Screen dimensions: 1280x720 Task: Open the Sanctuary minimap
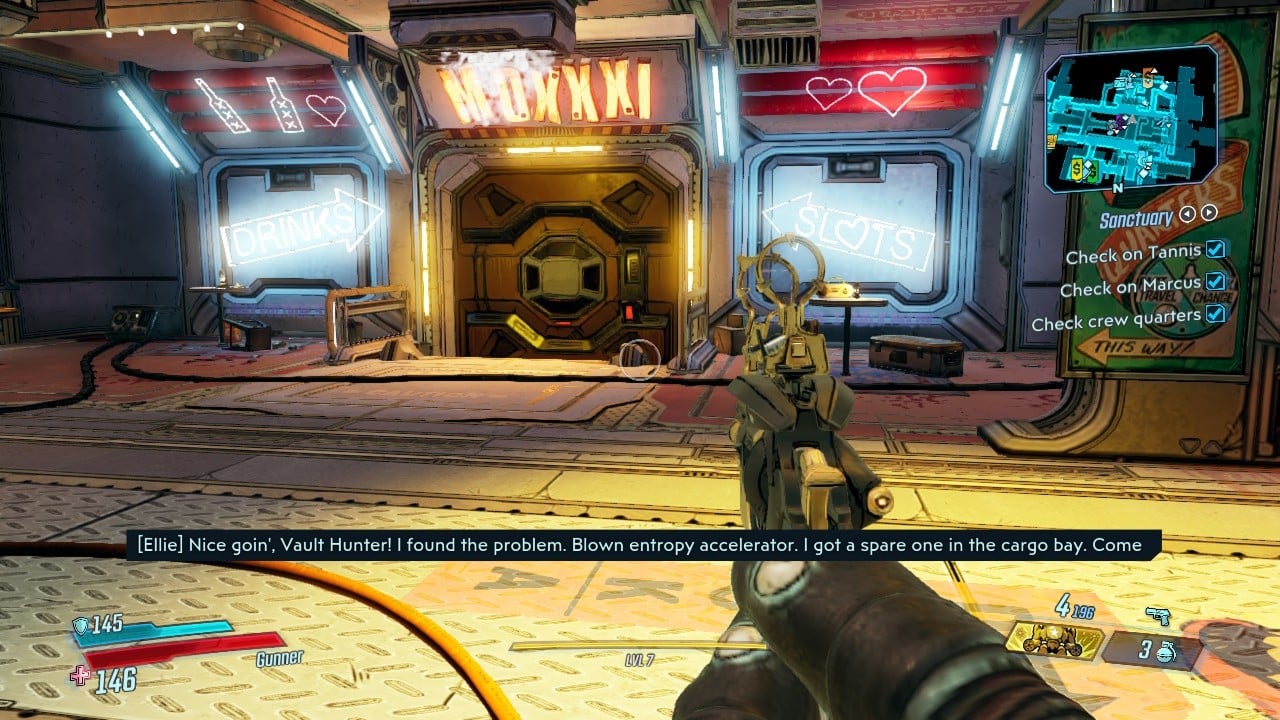1131,119
